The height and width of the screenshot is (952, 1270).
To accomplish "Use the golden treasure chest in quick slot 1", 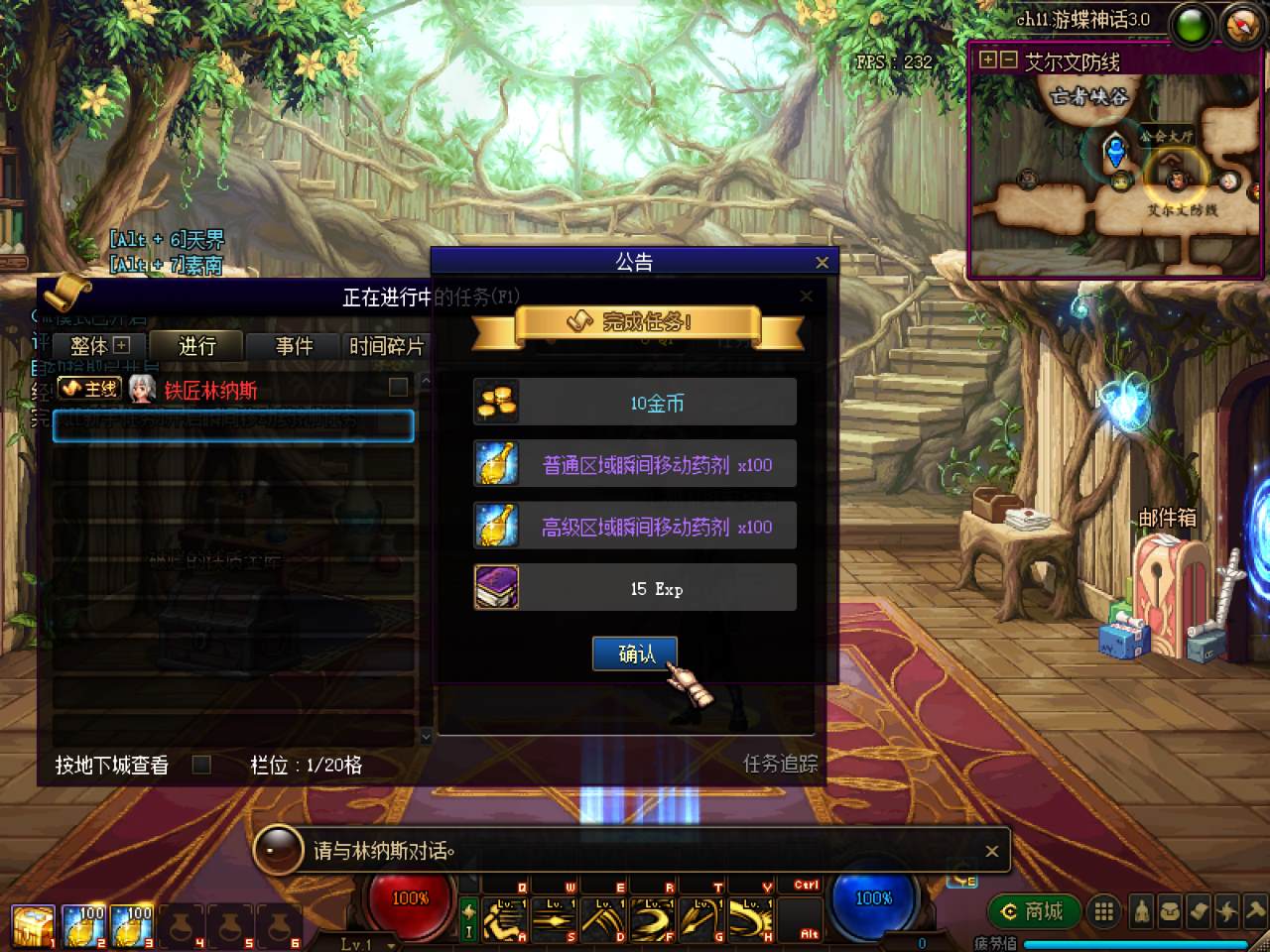I will 33,926.
